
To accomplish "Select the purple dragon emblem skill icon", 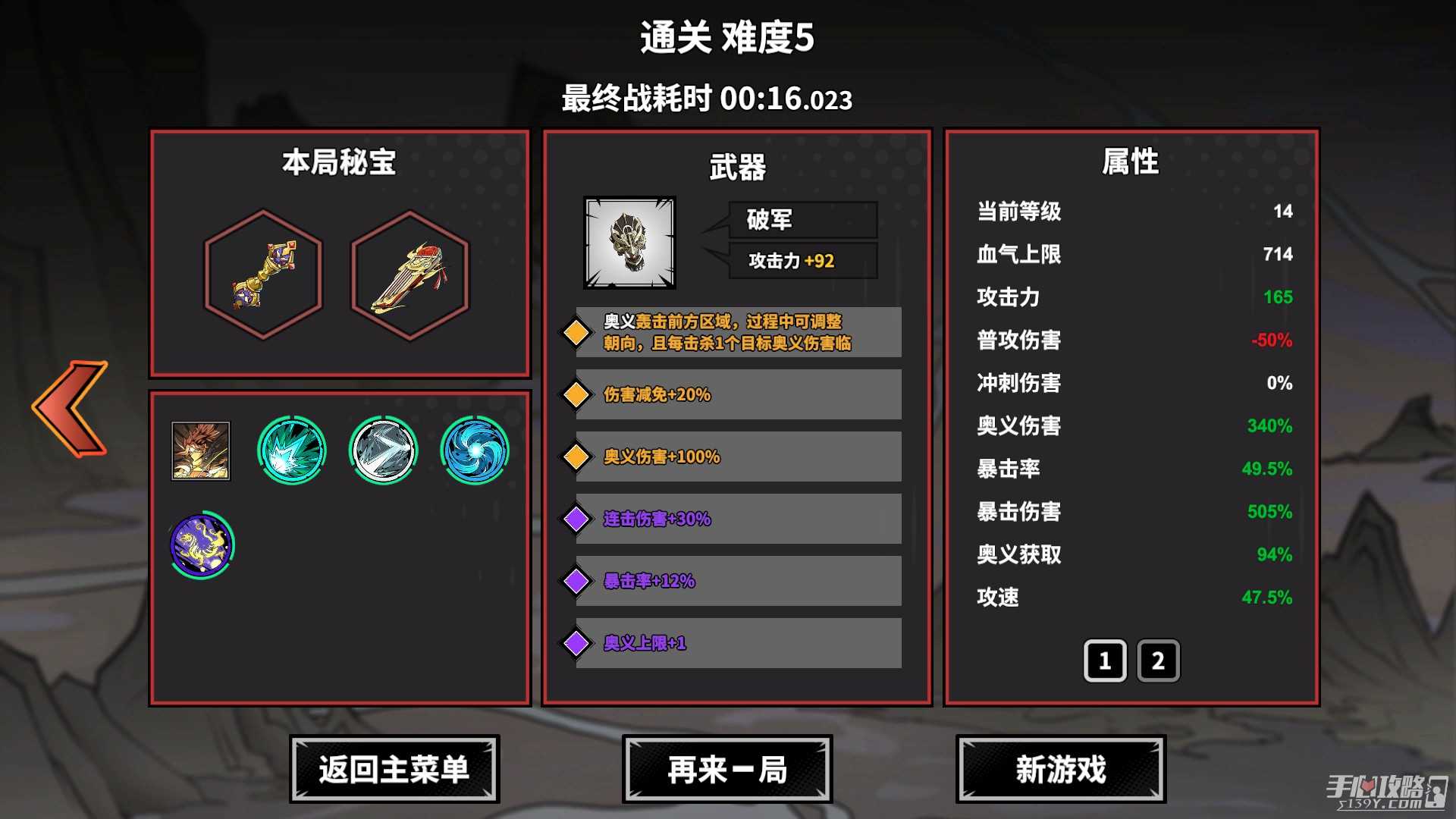I will click(x=200, y=543).
